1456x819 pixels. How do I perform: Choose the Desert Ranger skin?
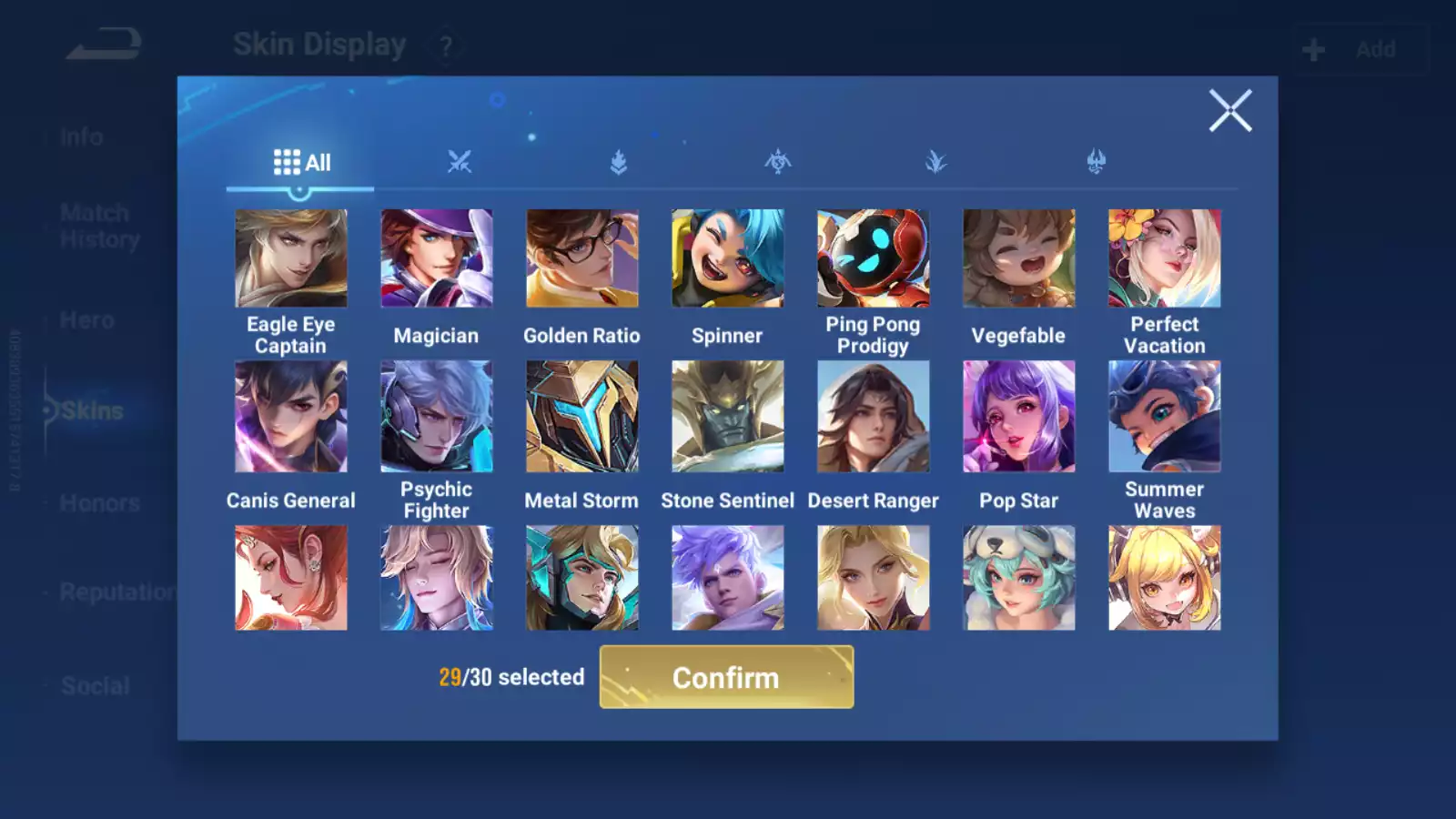tap(874, 417)
